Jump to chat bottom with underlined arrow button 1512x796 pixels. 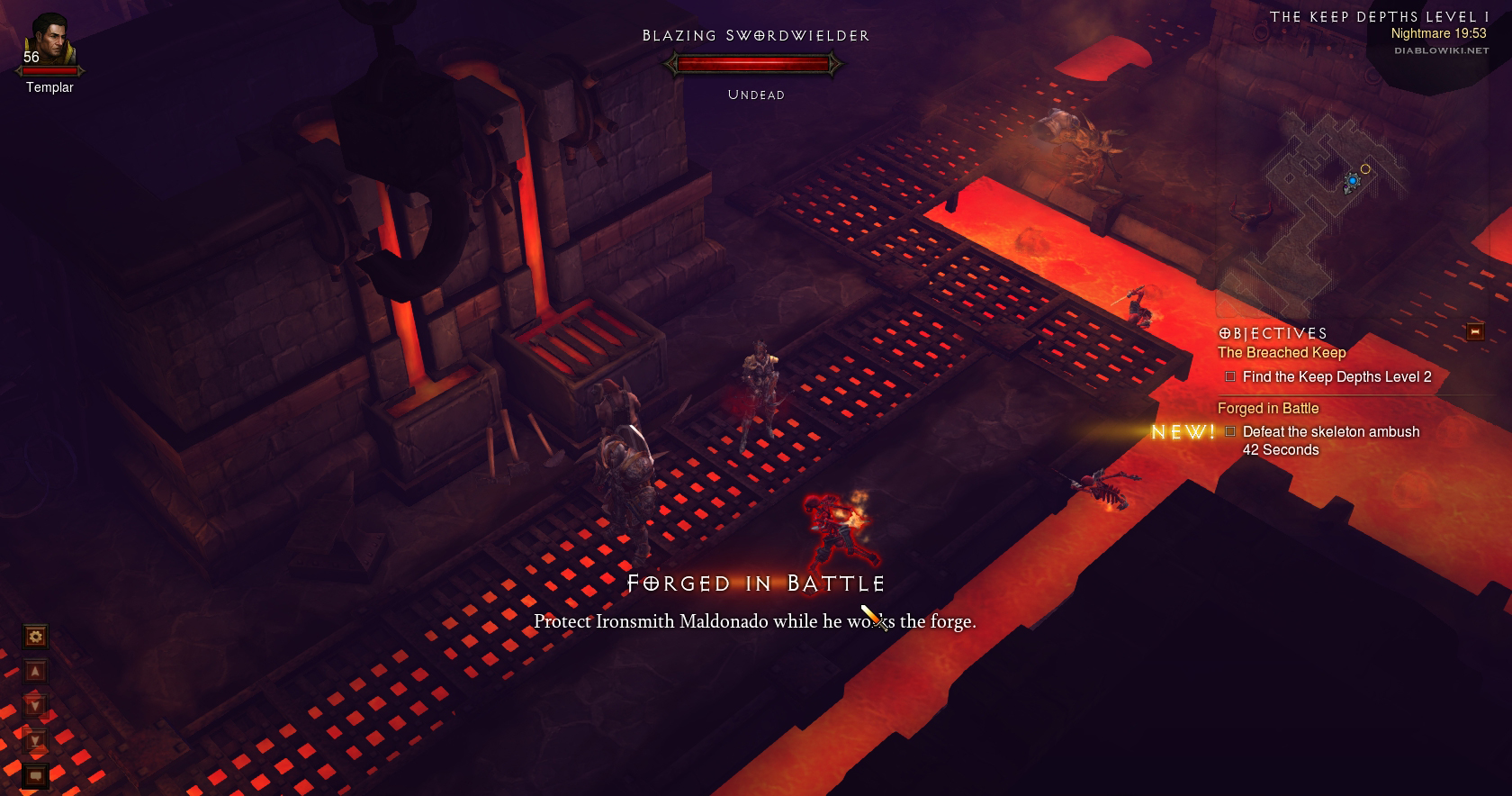click(x=35, y=741)
